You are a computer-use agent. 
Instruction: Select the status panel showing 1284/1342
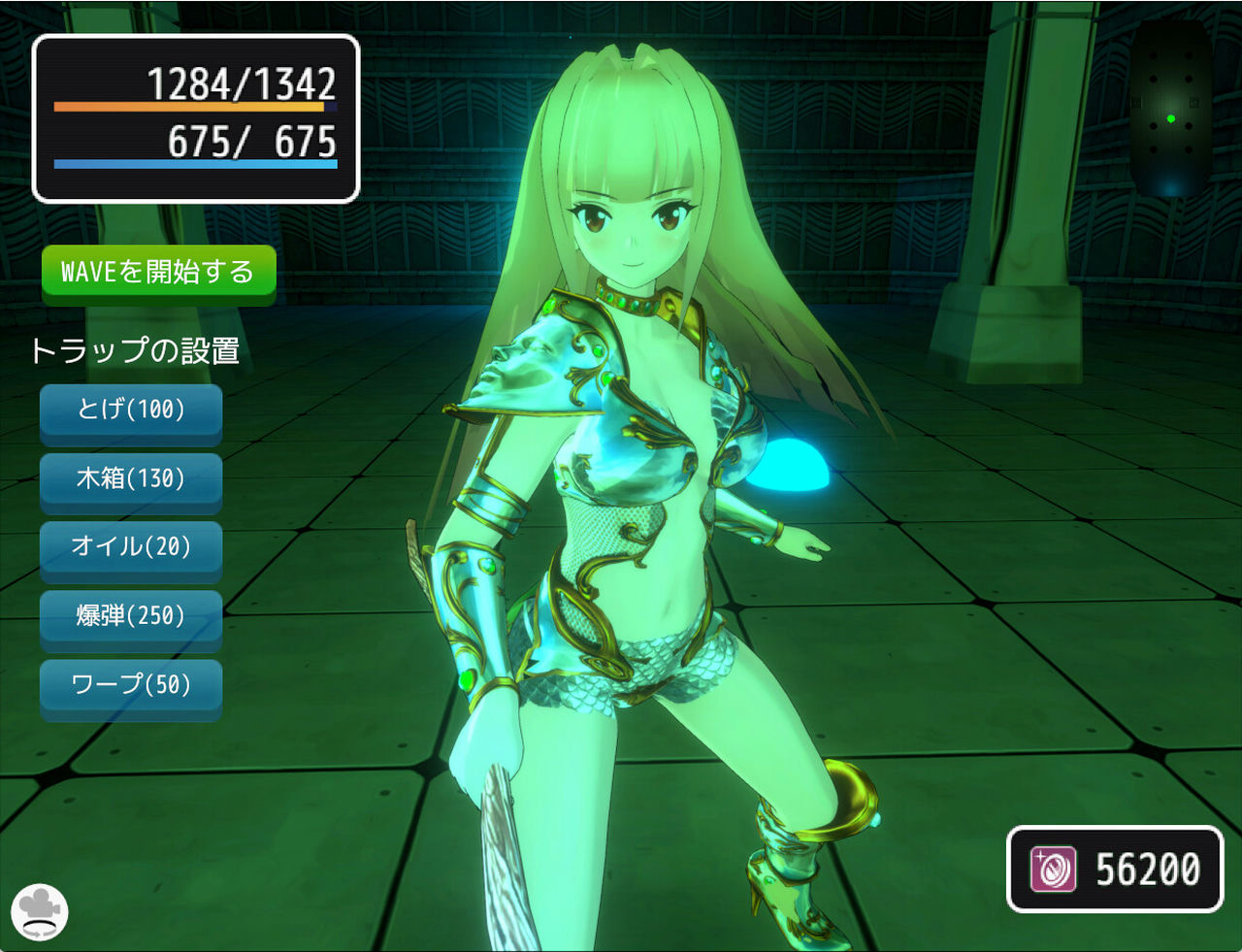[x=194, y=116]
